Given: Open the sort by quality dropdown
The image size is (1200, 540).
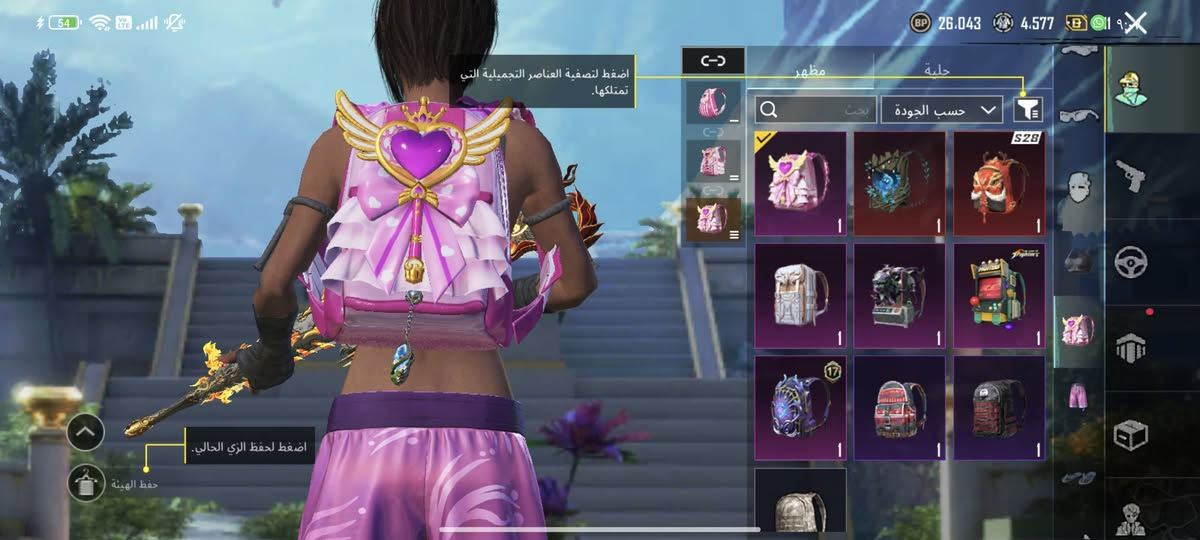Looking at the screenshot, I should pos(941,109).
